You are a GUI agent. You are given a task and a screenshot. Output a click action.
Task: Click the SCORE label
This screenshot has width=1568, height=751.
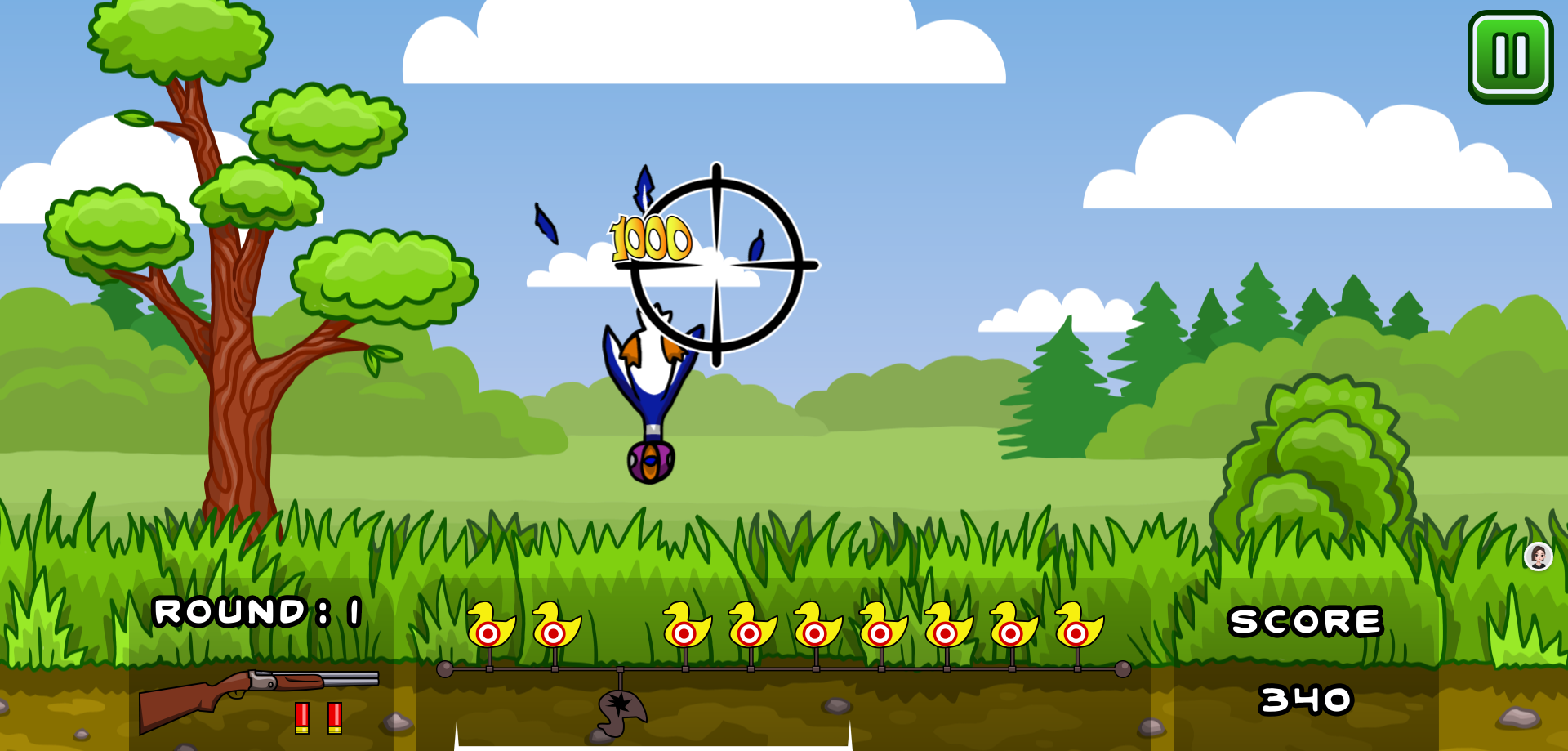click(x=1305, y=623)
